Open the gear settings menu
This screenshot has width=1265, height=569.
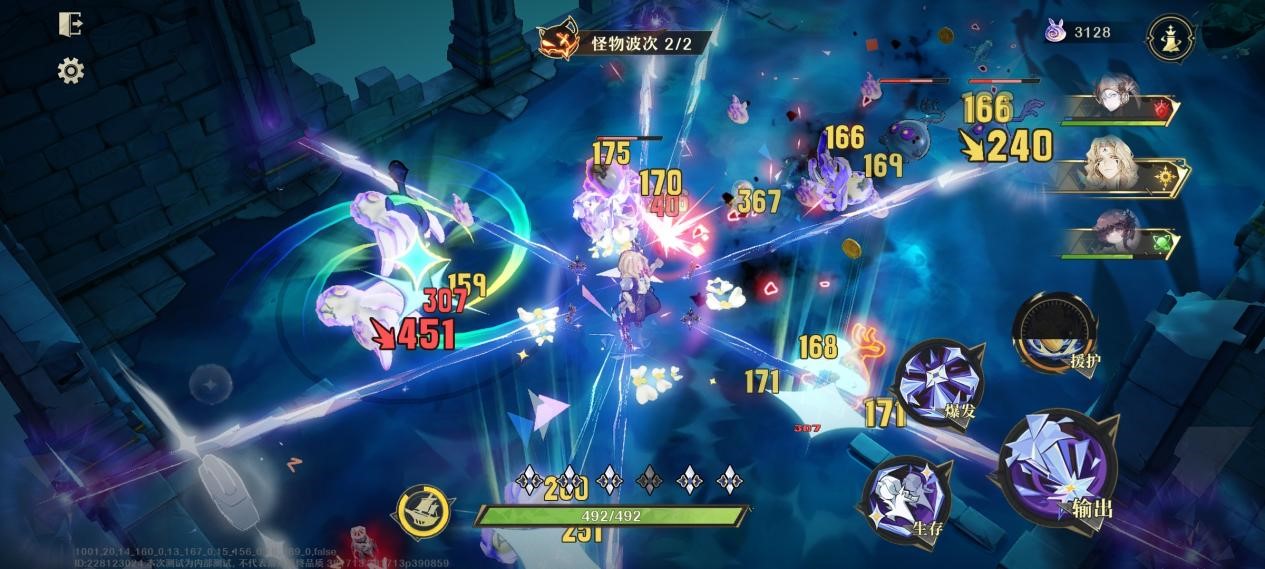tap(70, 71)
